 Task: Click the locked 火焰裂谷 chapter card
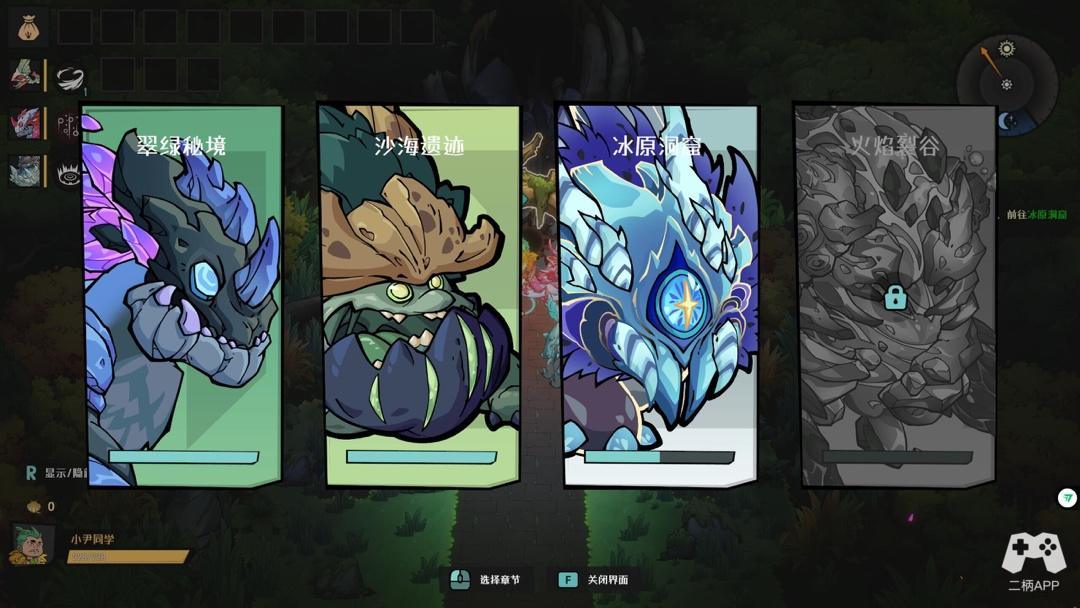click(896, 296)
